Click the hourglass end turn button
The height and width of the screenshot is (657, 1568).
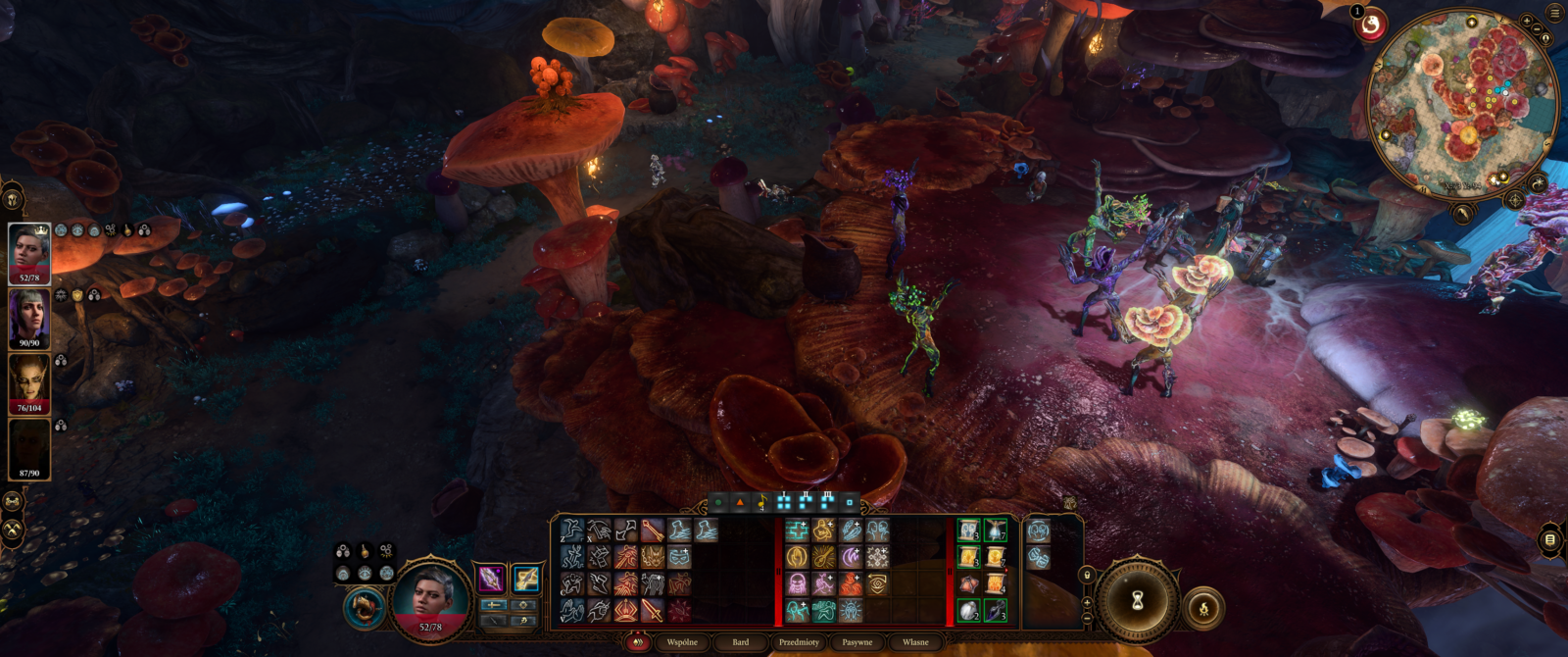1138,601
